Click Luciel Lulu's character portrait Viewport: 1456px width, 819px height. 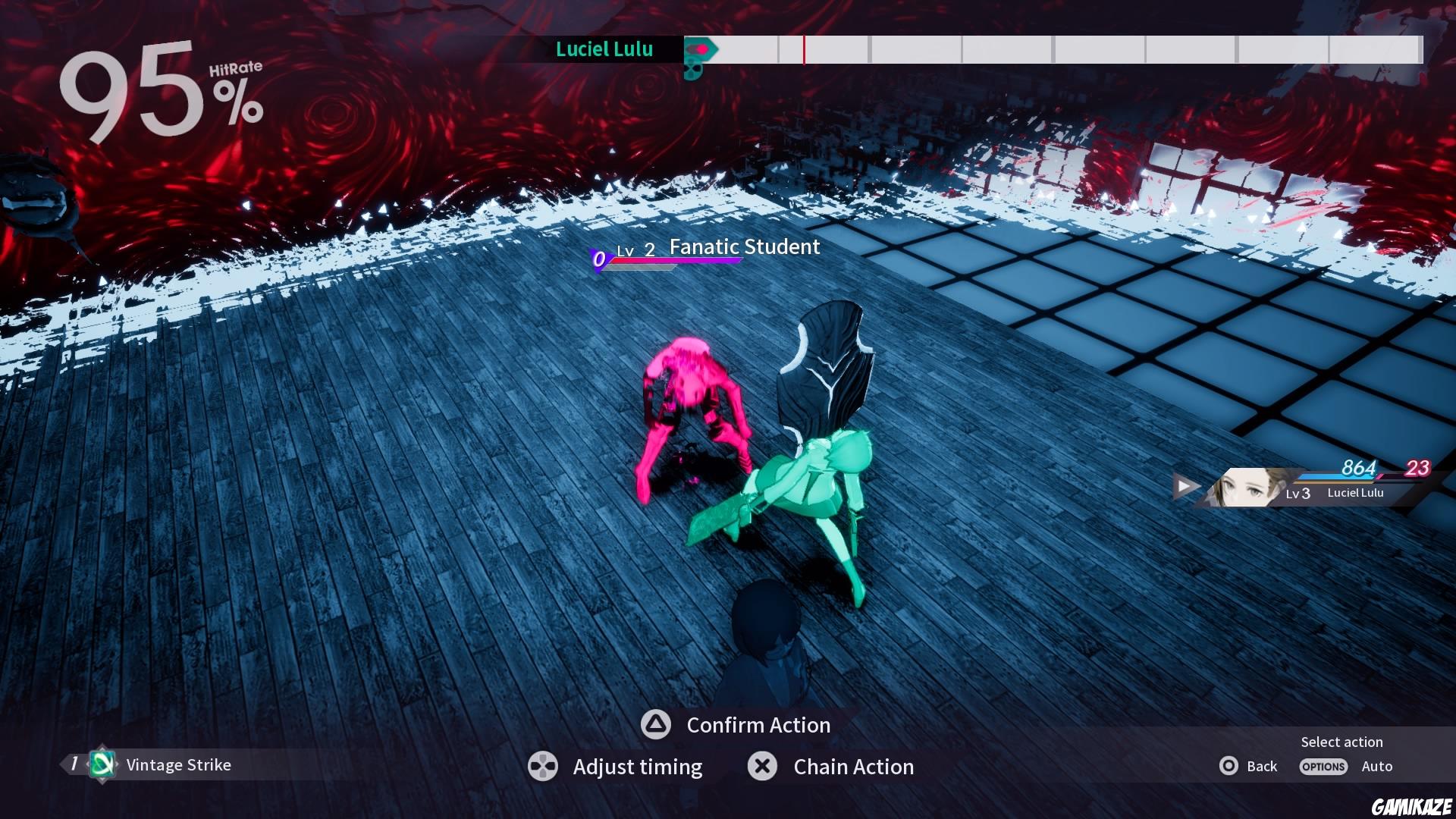click(1247, 489)
